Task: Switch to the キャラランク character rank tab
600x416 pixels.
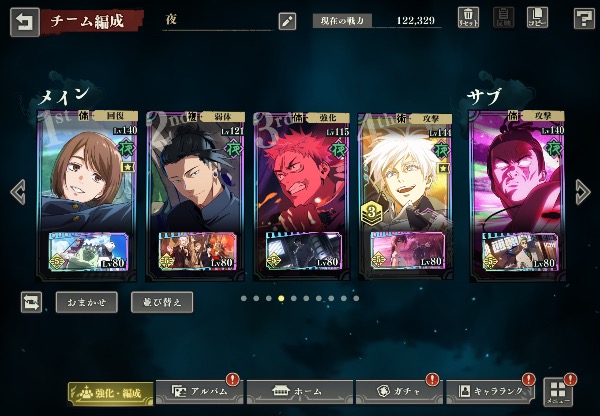Action: 491,392
